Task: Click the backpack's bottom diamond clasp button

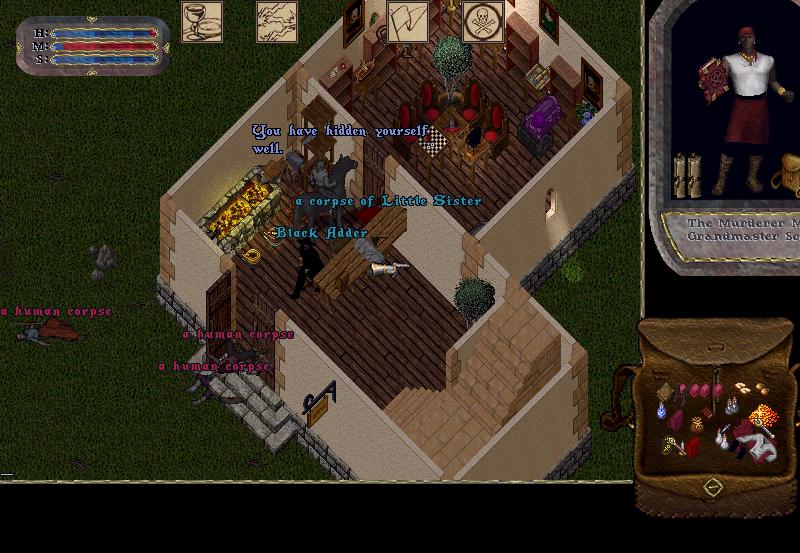Action: (712, 487)
